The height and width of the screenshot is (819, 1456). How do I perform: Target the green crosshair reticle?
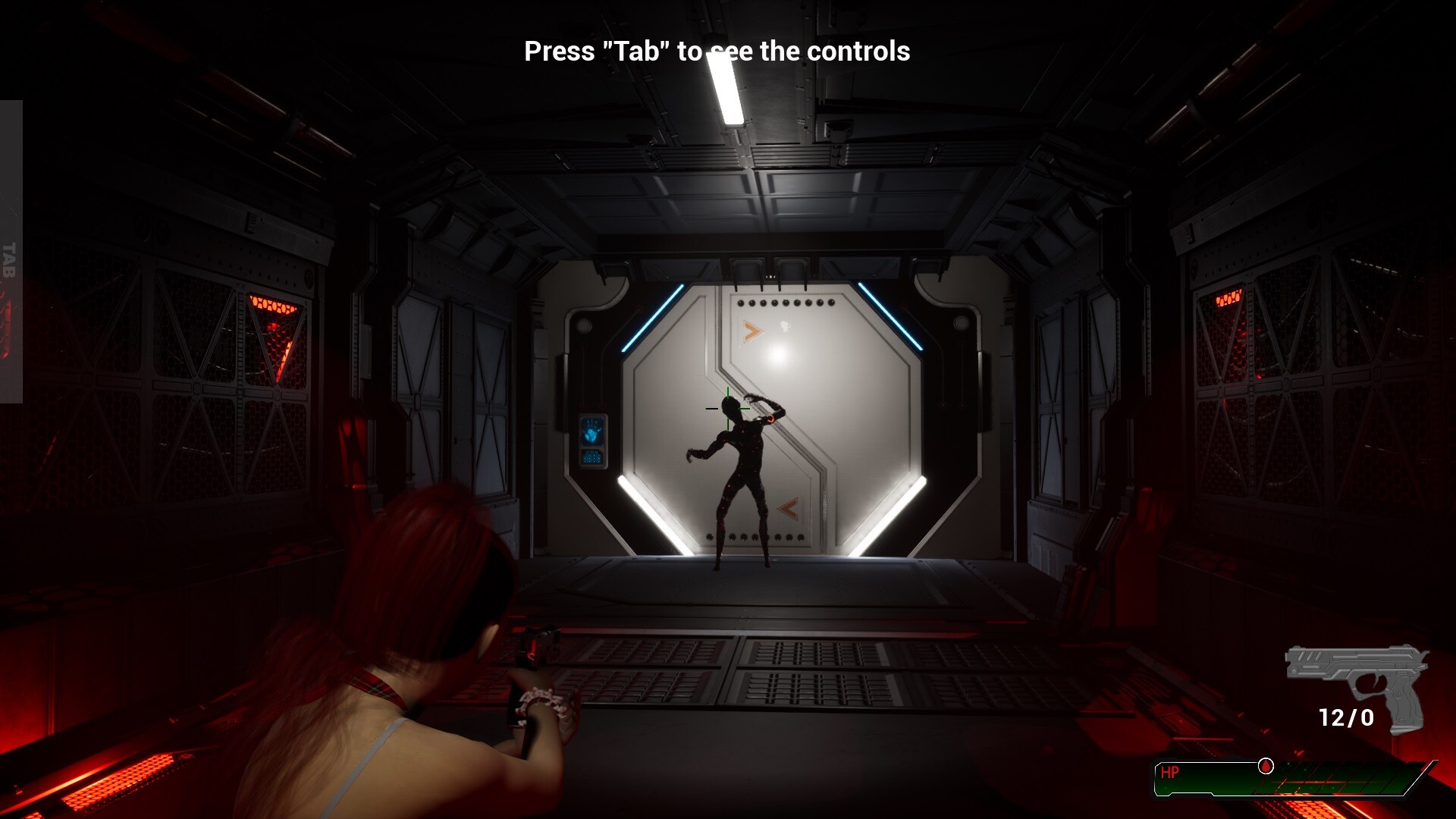[x=728, y=409]
